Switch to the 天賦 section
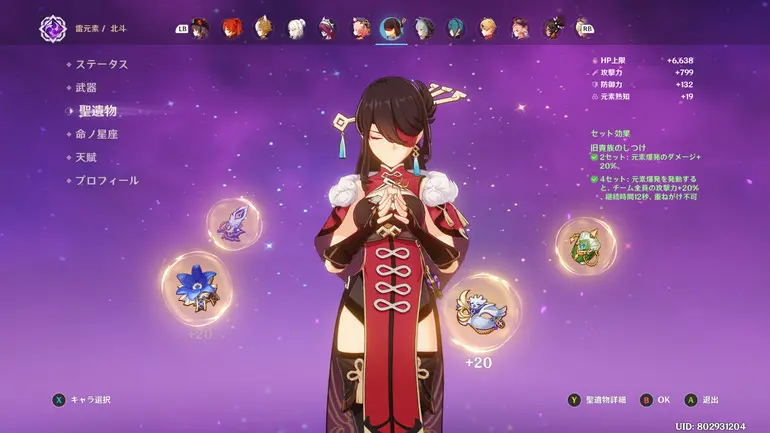Viewport: 770px width, 433px height. pos(87,157)
